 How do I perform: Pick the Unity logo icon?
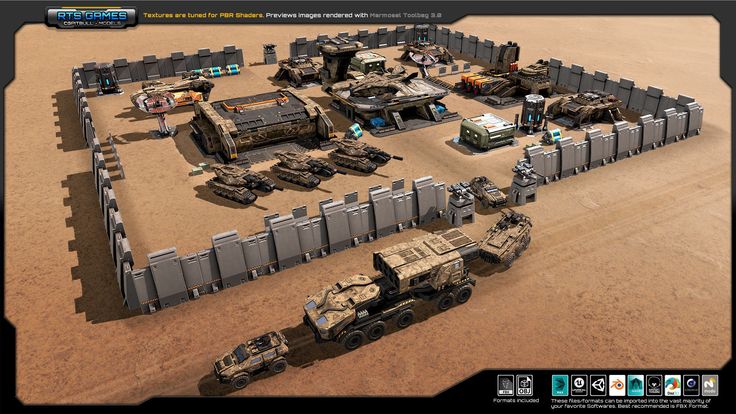pos(598,385)
